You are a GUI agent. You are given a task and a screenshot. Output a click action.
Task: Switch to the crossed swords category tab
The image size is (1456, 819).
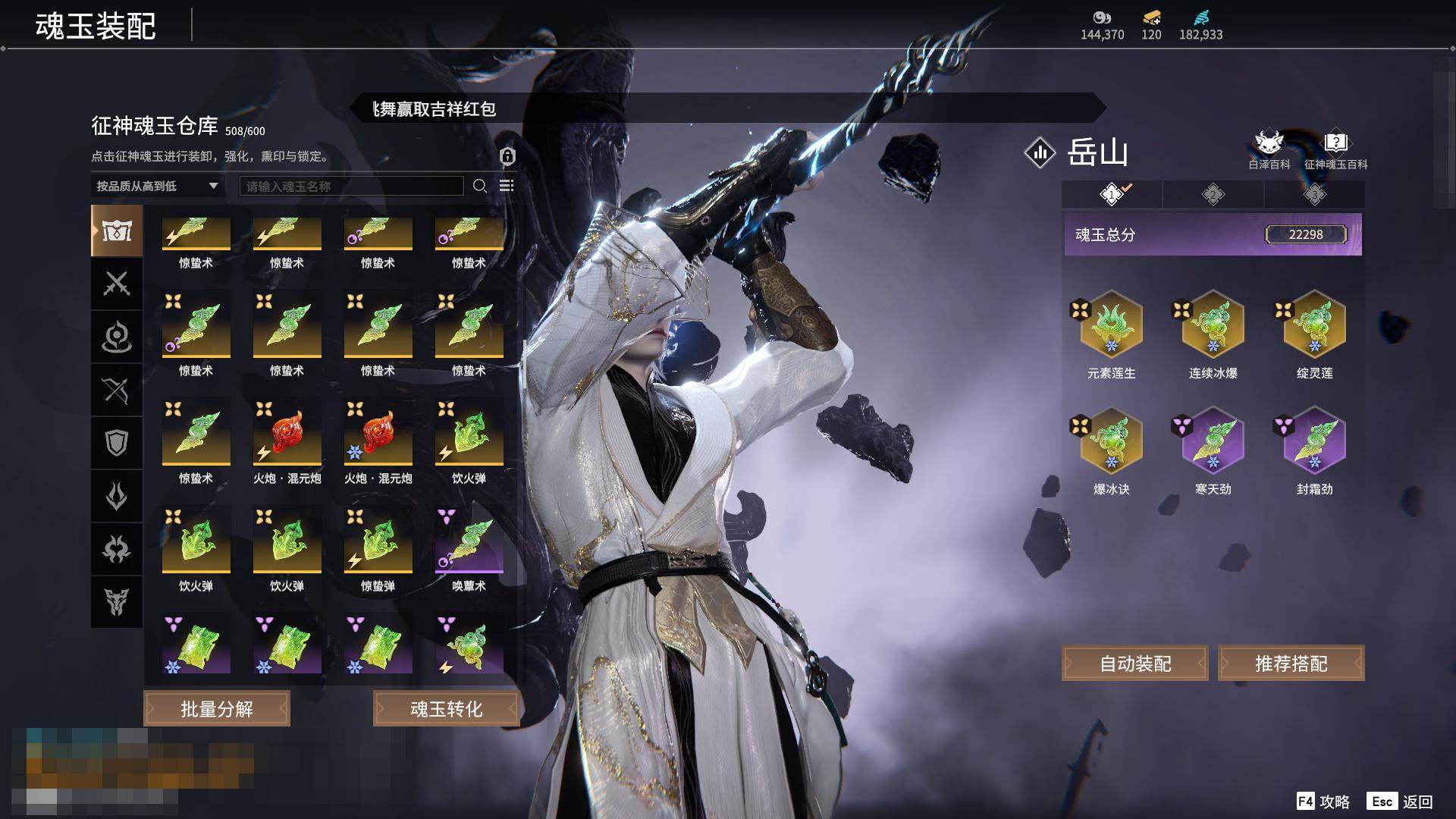(x=116, y=284)
